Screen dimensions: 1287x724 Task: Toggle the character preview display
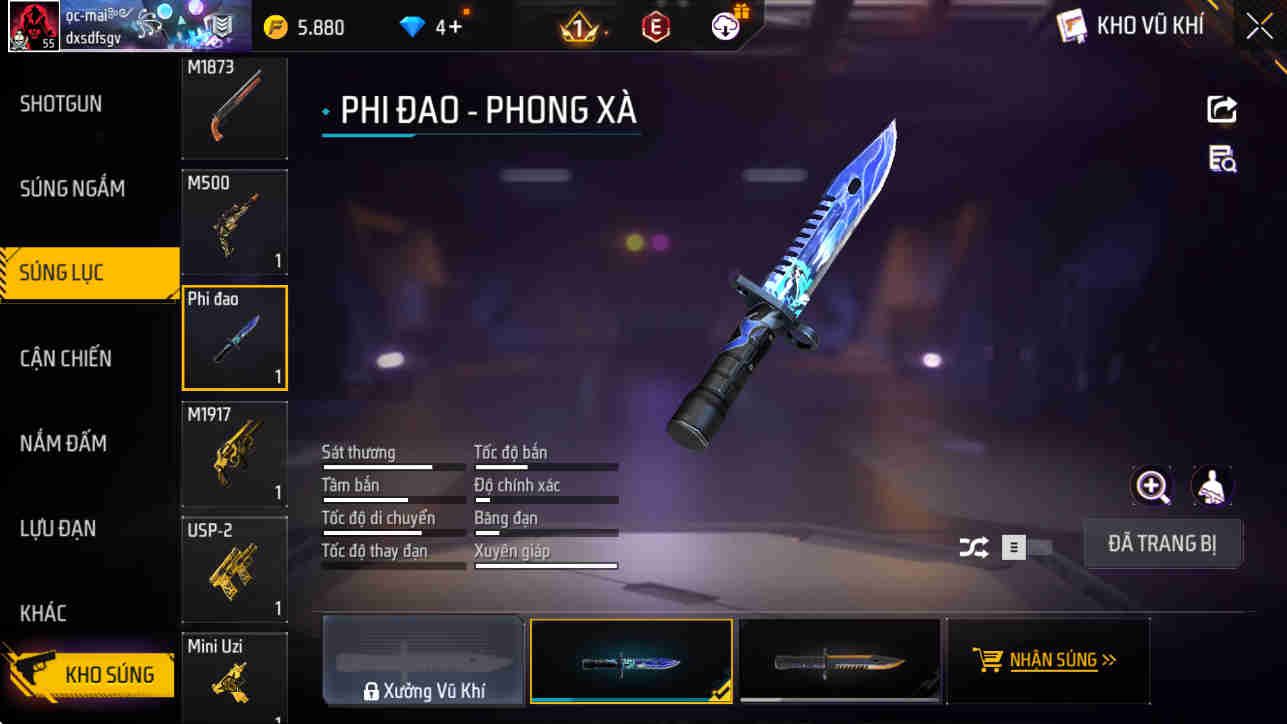coord(1212,489)
